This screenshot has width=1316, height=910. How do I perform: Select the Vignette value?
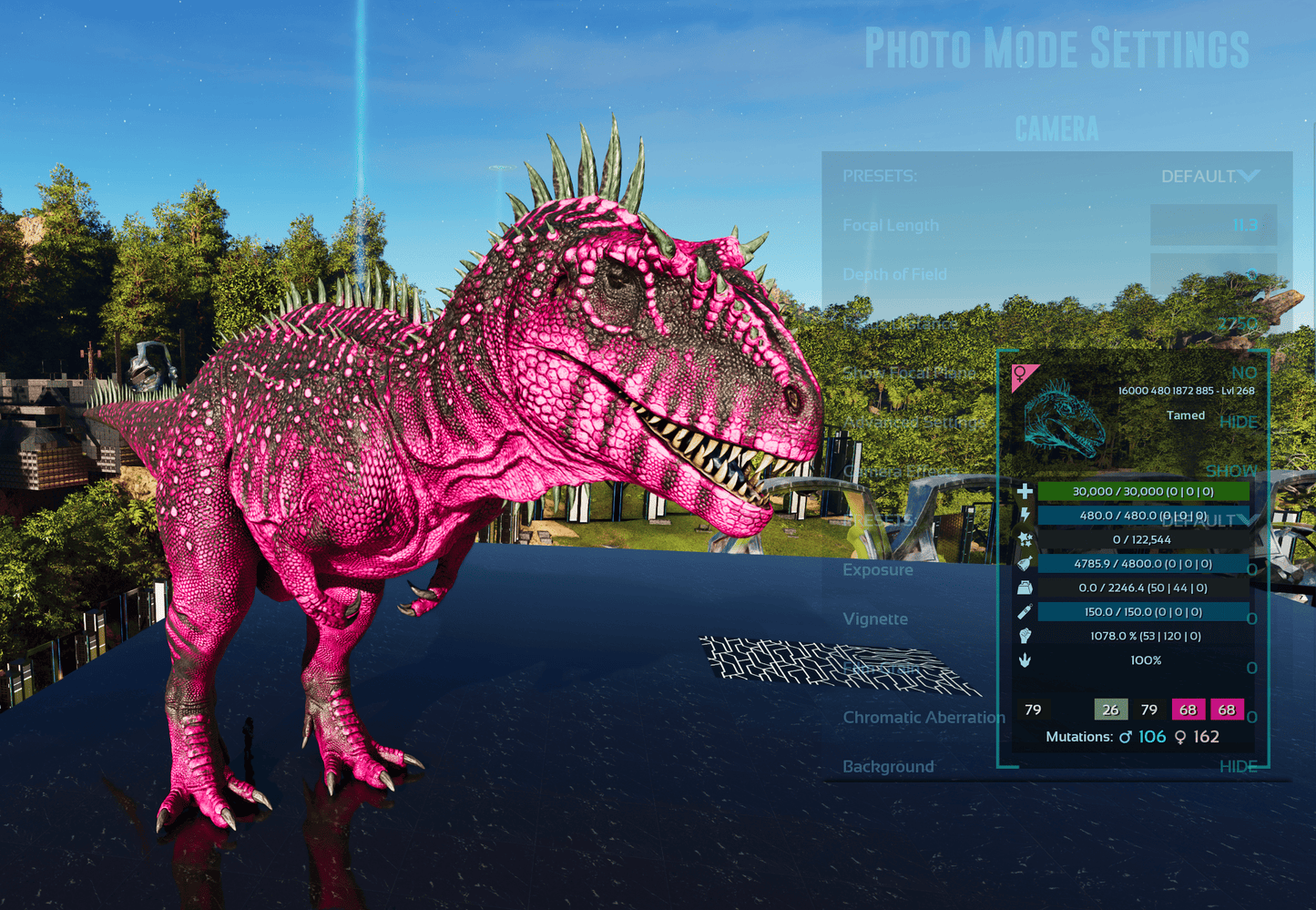pyautogui.click(x=1251, y=619)
